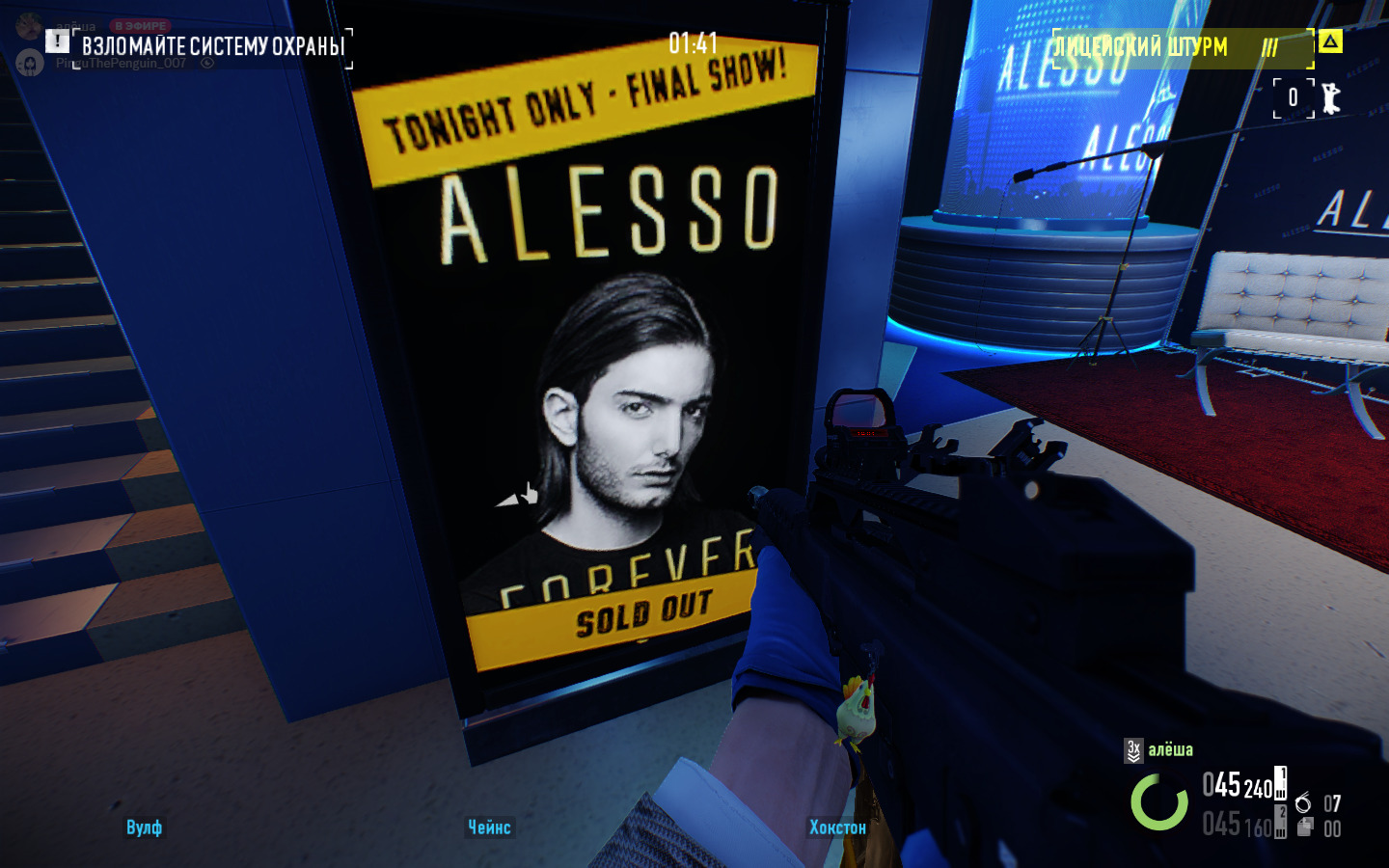Click the 3x rank chevrons icon
This screenshot has height=868, width=1389.
[x=1133, y=750]
